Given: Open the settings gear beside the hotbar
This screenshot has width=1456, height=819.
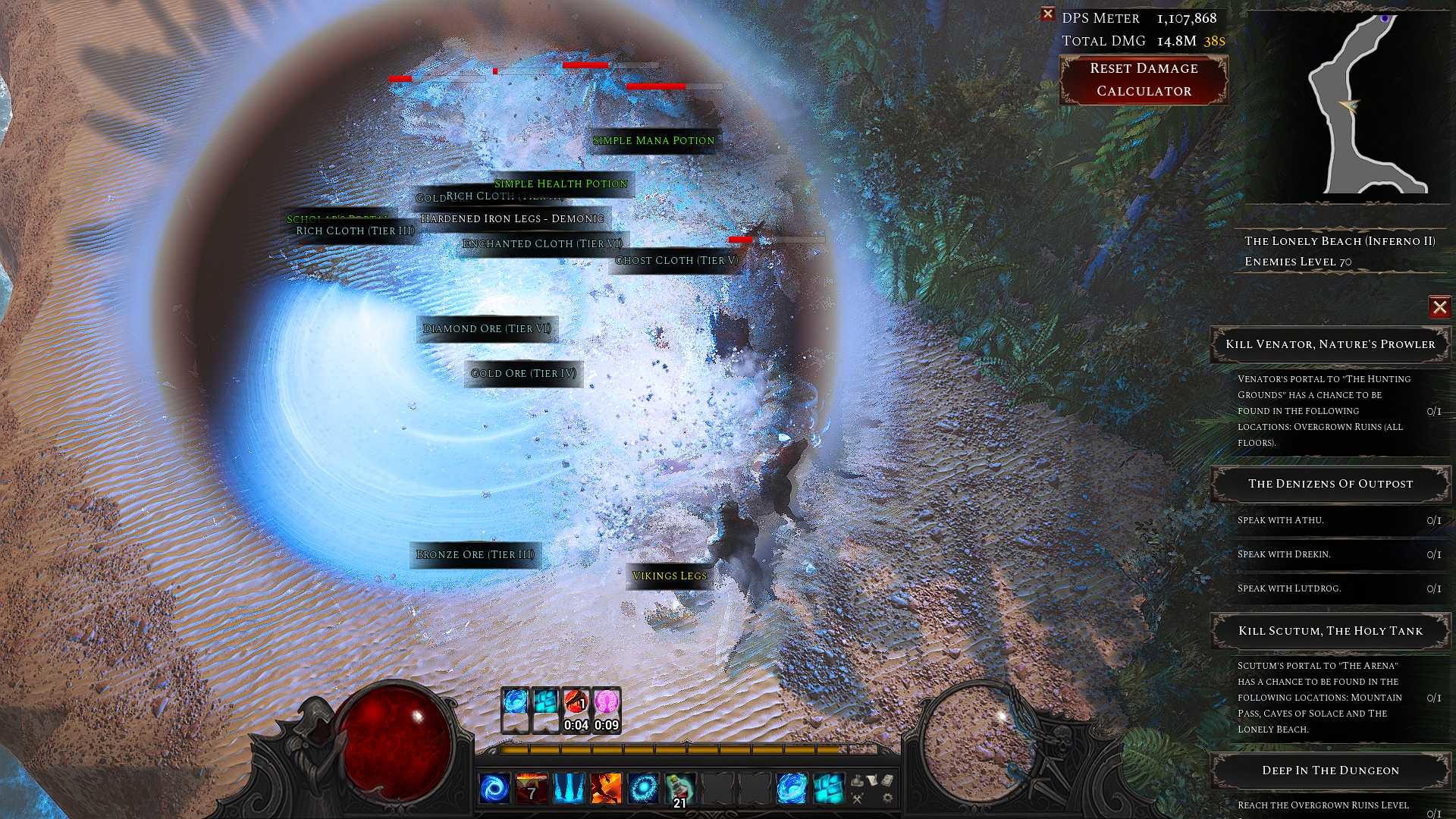Looking at the screenshot, I should click(887, 799).
